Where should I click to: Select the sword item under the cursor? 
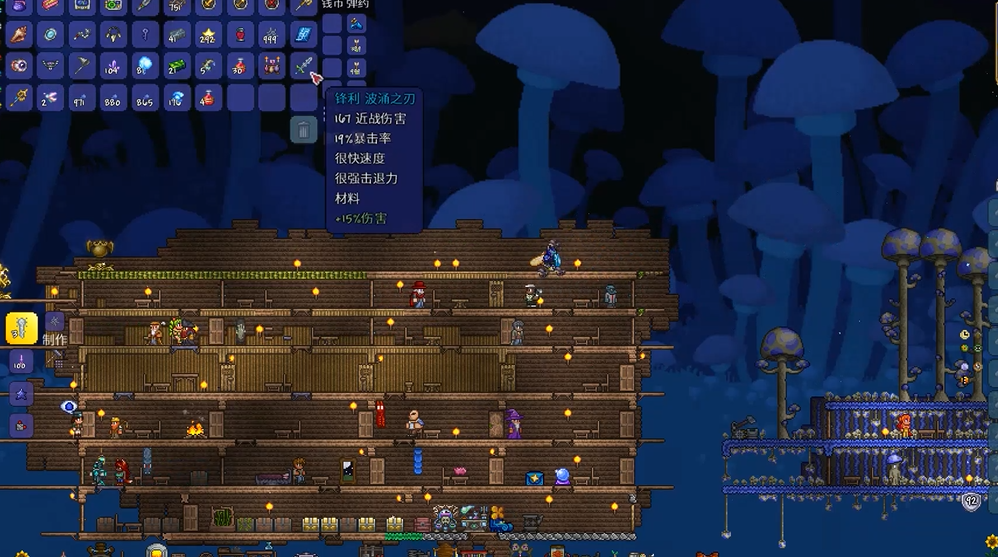coord(303,66)
